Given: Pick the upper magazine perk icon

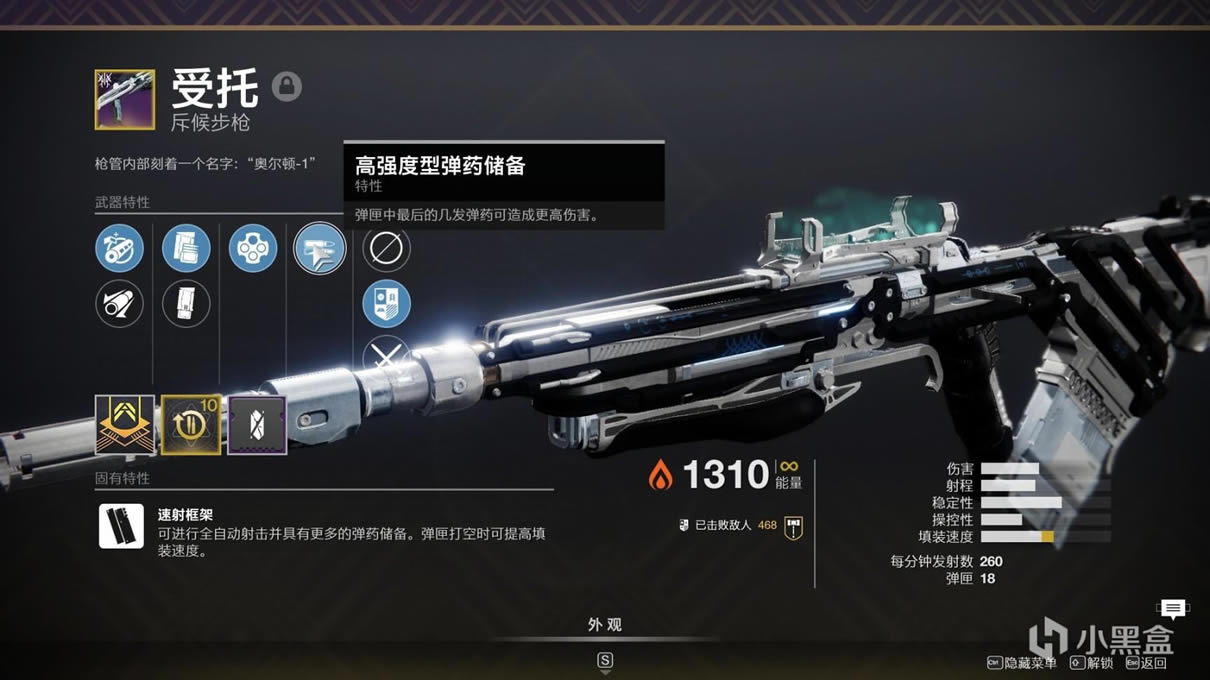Looking at the screenshot, I should click(x=186, y=248).
